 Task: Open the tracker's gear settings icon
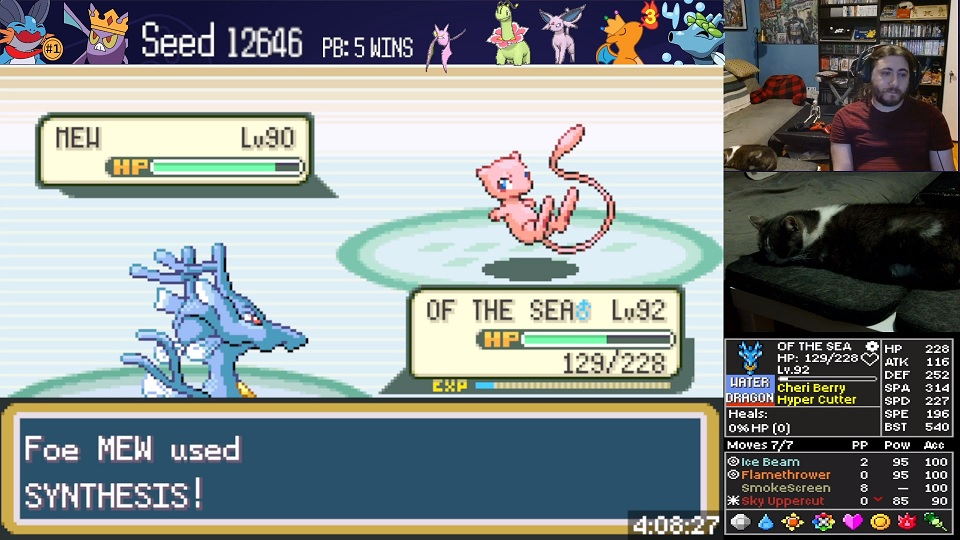point(871,347)
